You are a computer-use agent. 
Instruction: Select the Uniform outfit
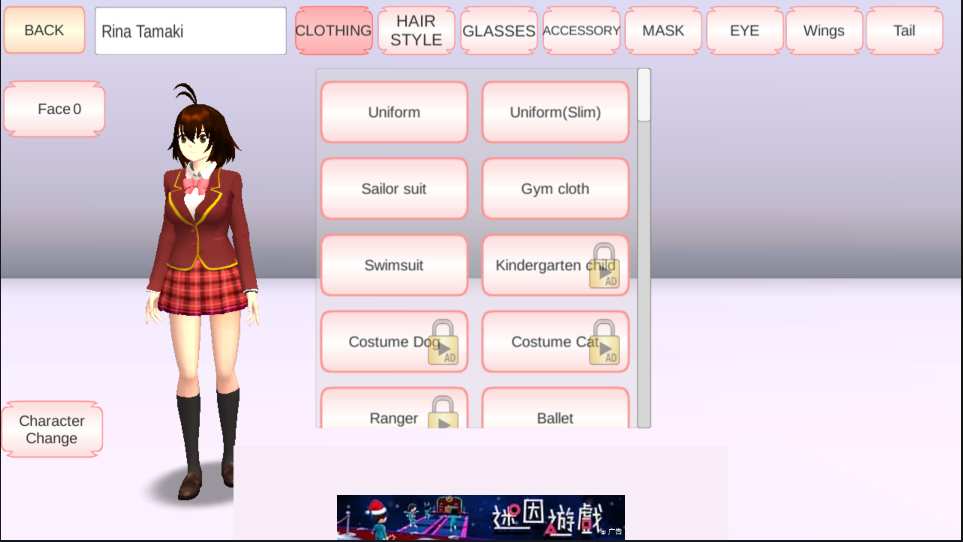point(394,112)
